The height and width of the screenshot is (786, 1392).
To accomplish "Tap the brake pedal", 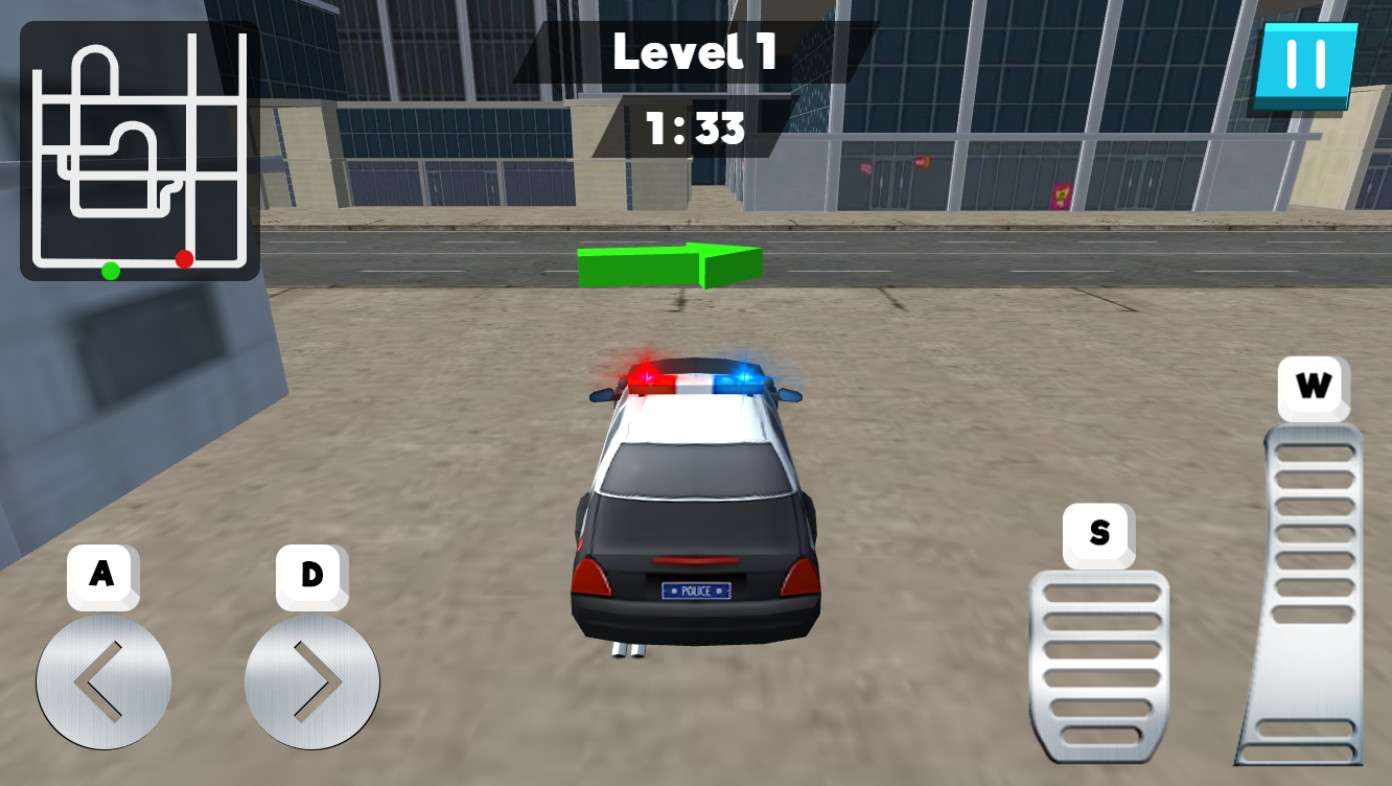I will coord(1100,665).
